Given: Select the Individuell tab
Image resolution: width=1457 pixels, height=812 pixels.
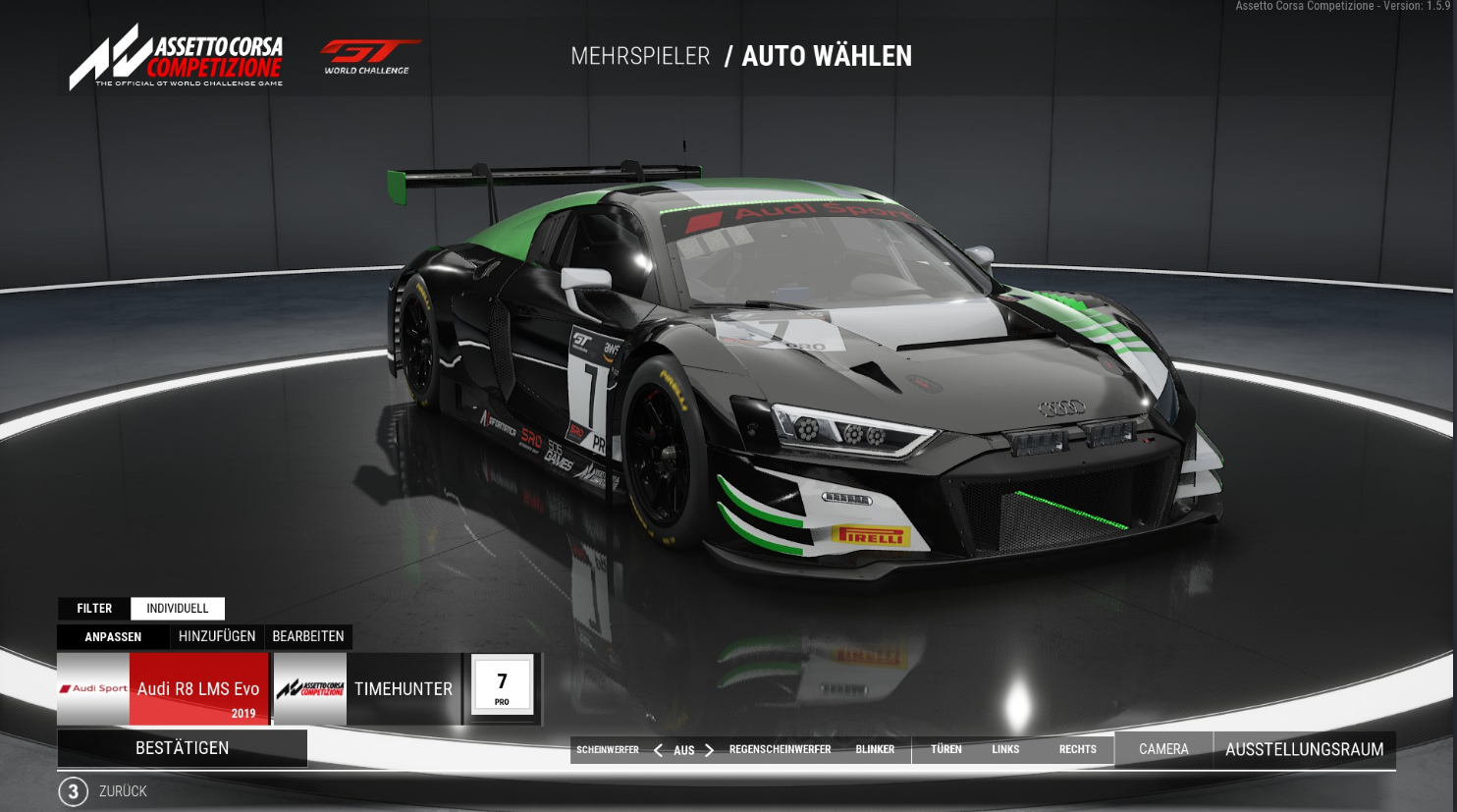Looking at the screenshot, I should point(178,609).
